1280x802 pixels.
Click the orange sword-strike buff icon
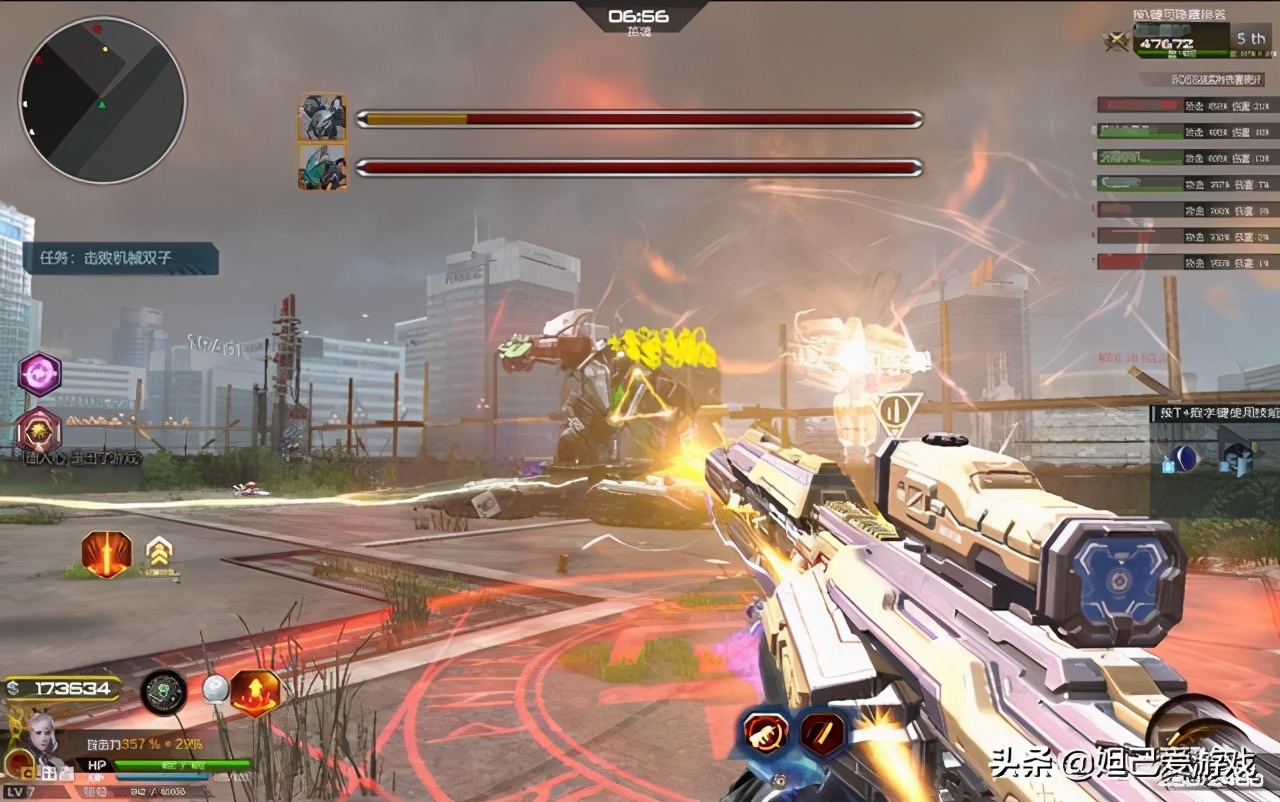pyautogui.click(x=106, y=555)
